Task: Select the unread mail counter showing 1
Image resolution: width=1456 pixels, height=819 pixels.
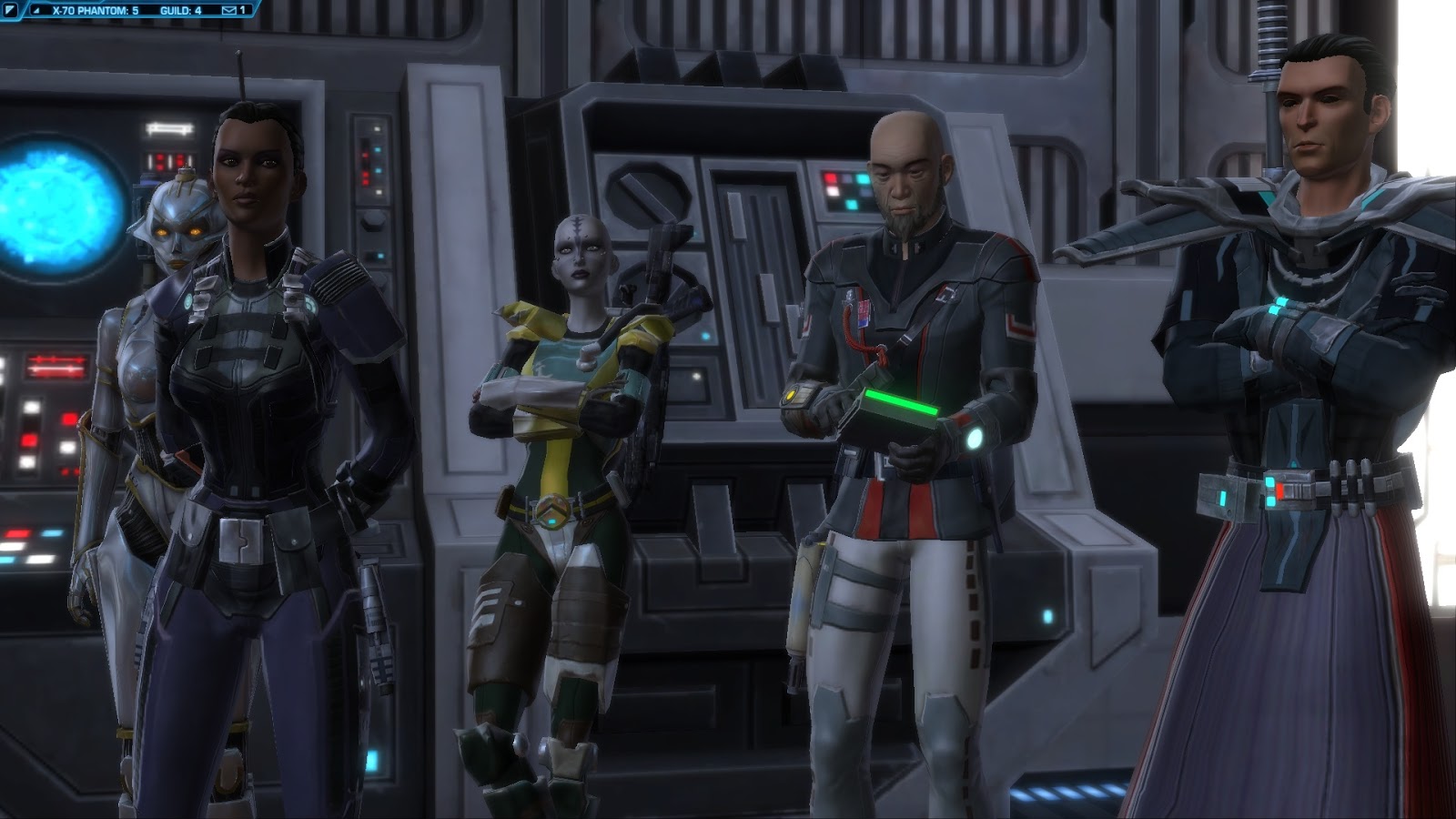Action: 242,11
